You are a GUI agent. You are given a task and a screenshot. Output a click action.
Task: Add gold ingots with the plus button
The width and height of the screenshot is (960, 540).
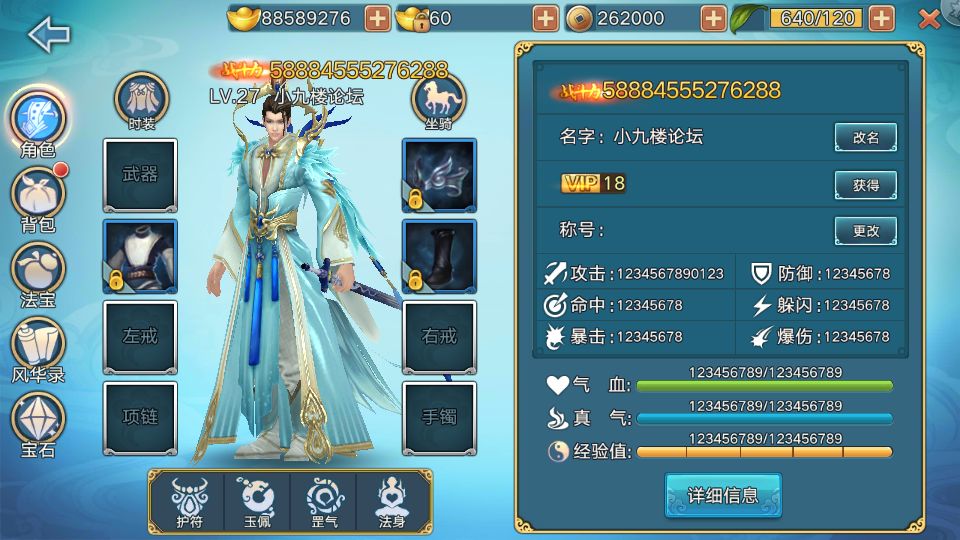click(x=377, y=18)
